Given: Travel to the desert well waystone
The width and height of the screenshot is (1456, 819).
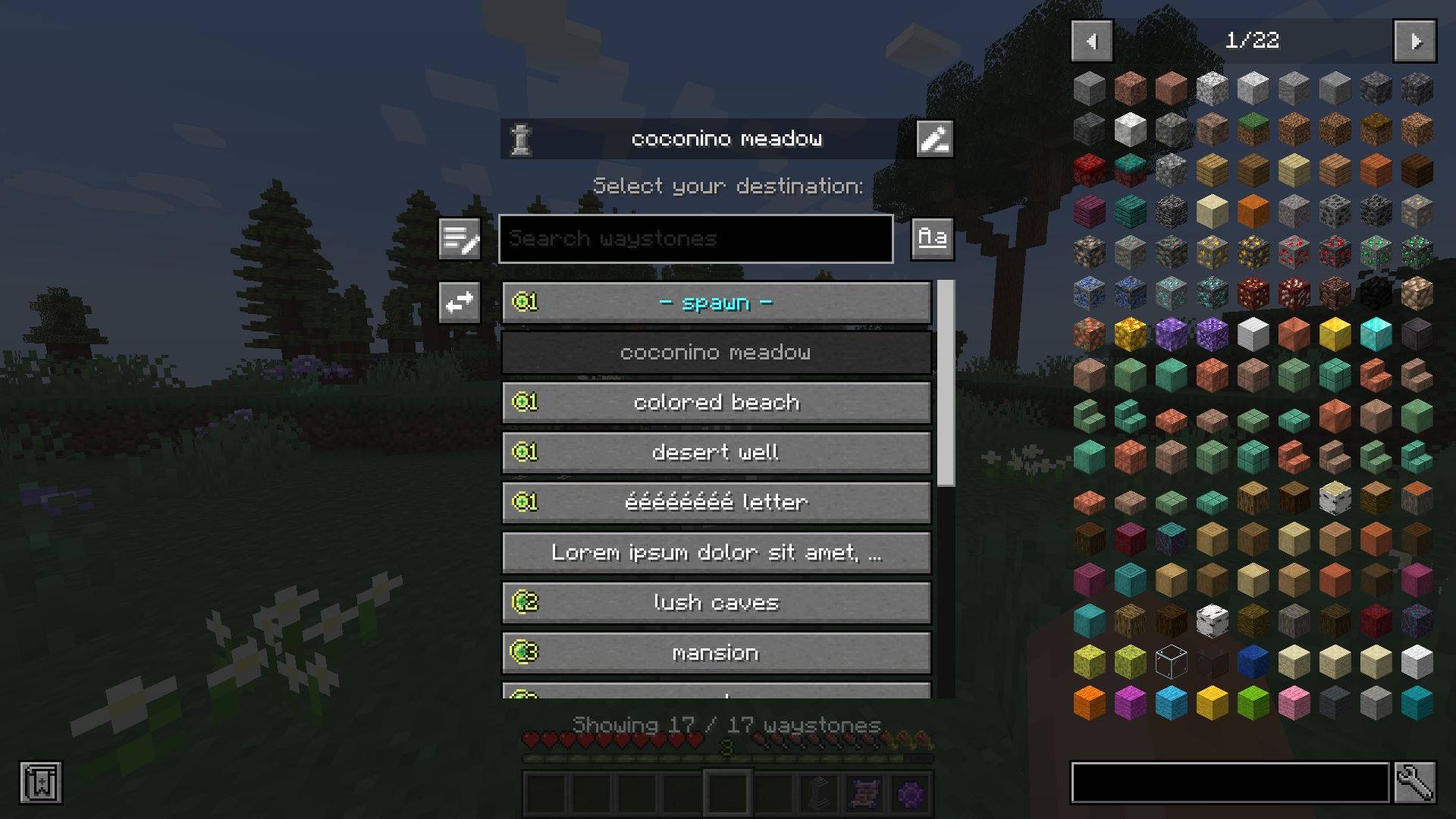Looking at the screenshot, I should tap(716, 452).
